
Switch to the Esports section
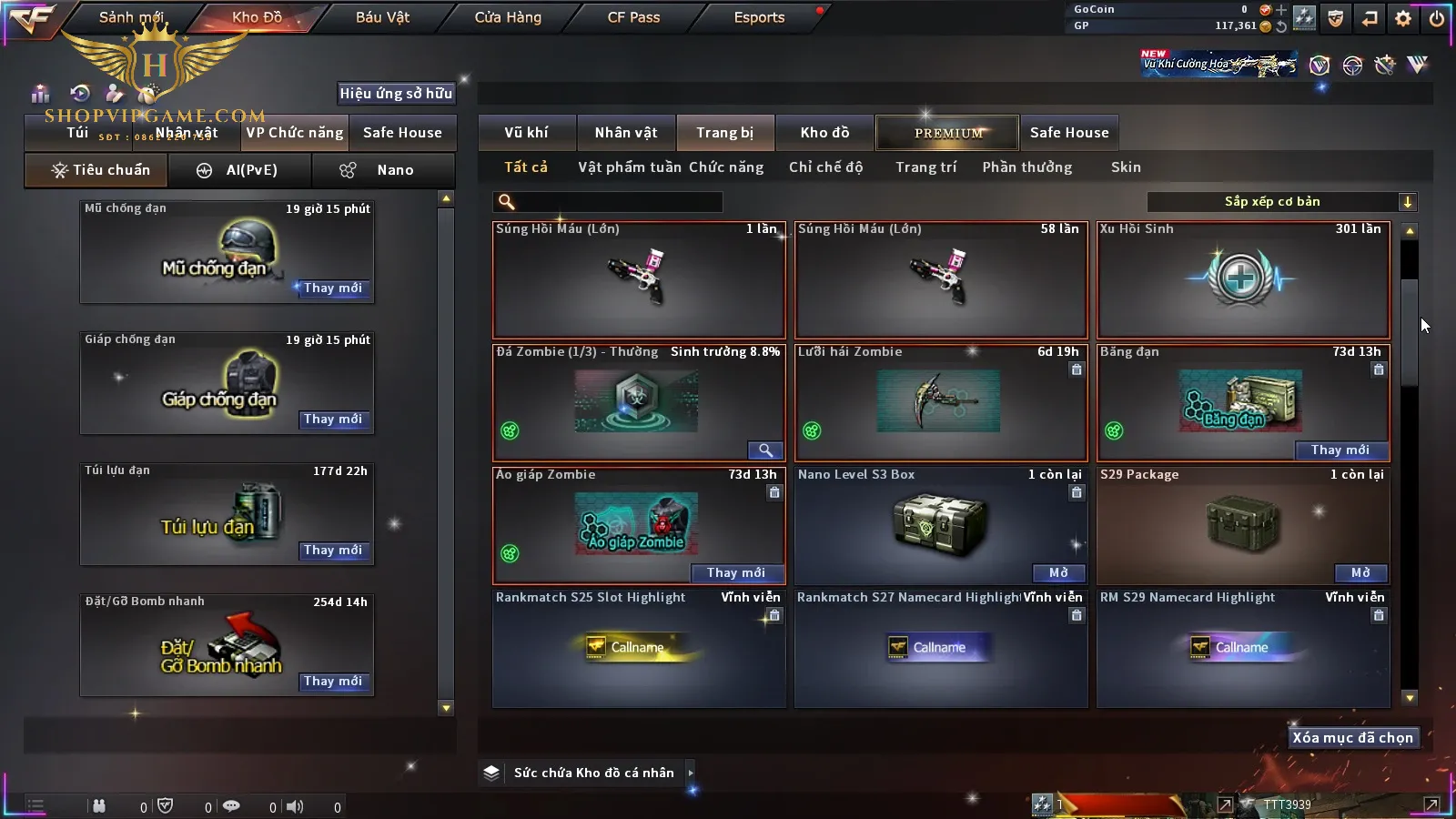(x=759, y=17)
